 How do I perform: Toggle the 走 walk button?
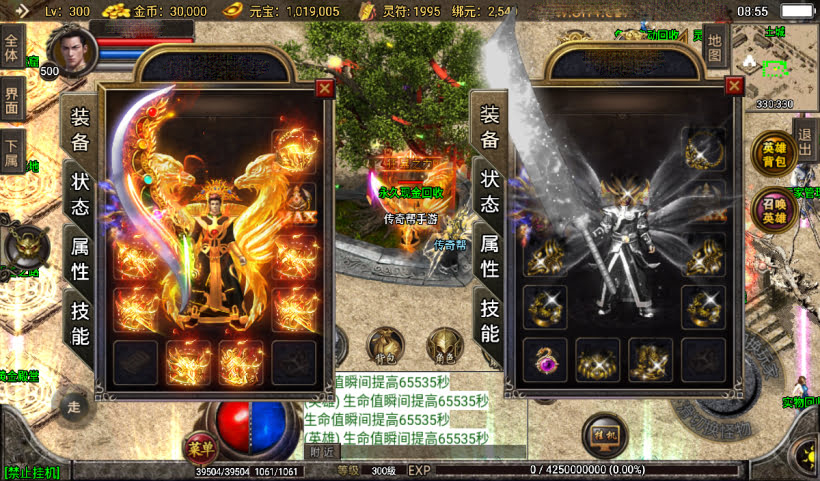[x=73, y=405]
